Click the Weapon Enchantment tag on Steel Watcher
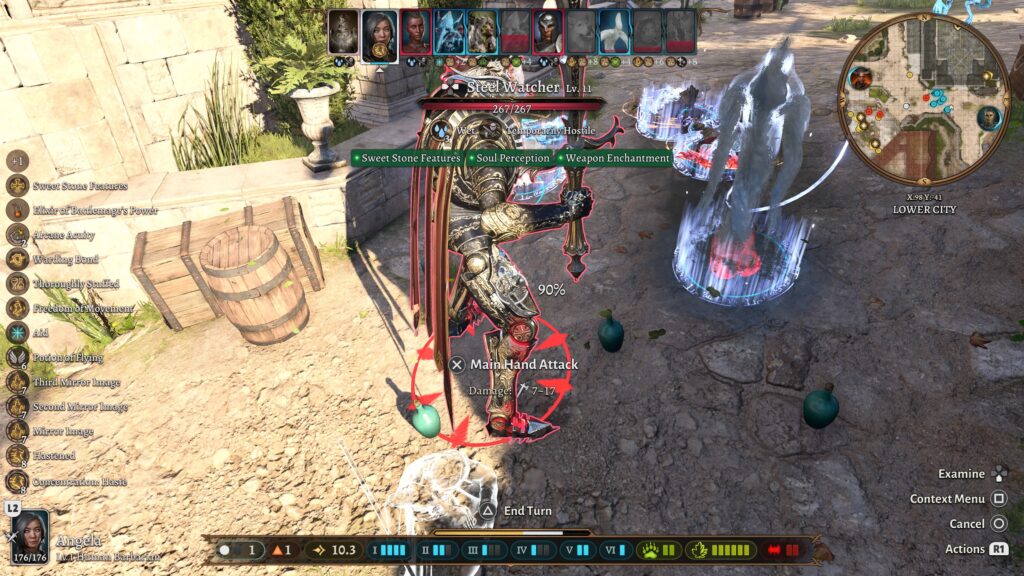 613,158
